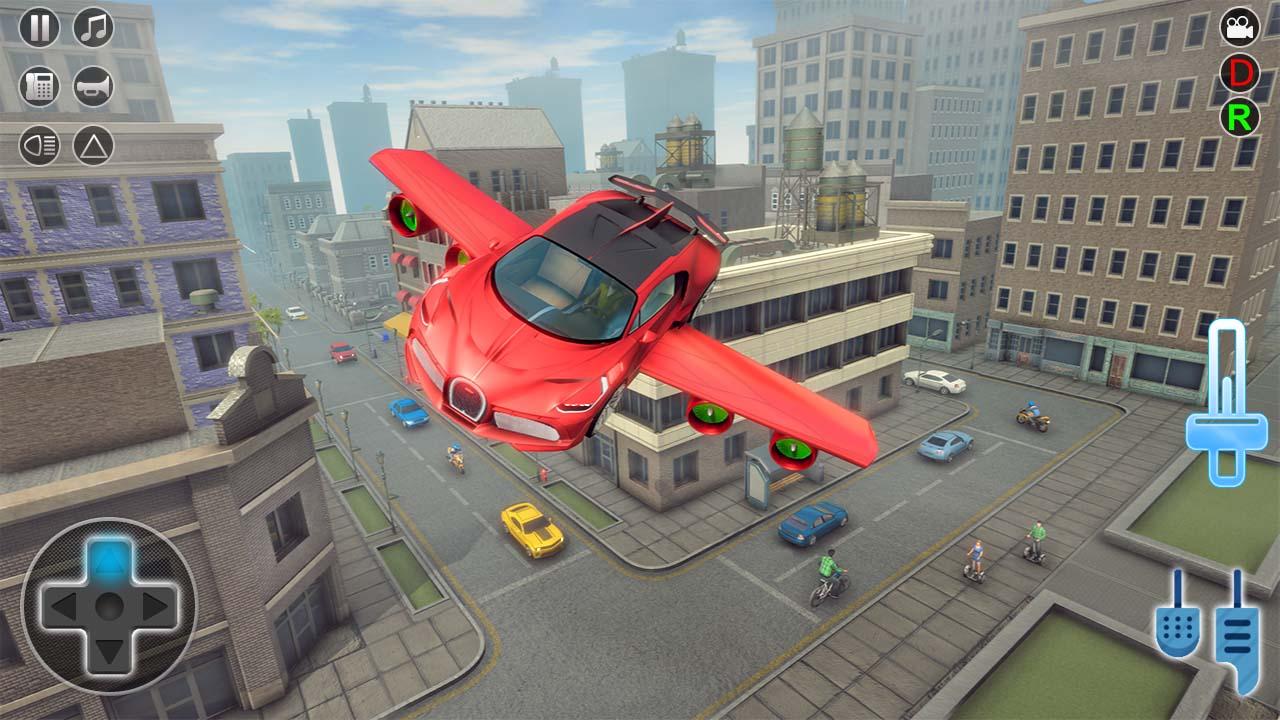Toggle the headlights on
The height and width of the screenshot is (720, 1280).
(x=38, y=145)
